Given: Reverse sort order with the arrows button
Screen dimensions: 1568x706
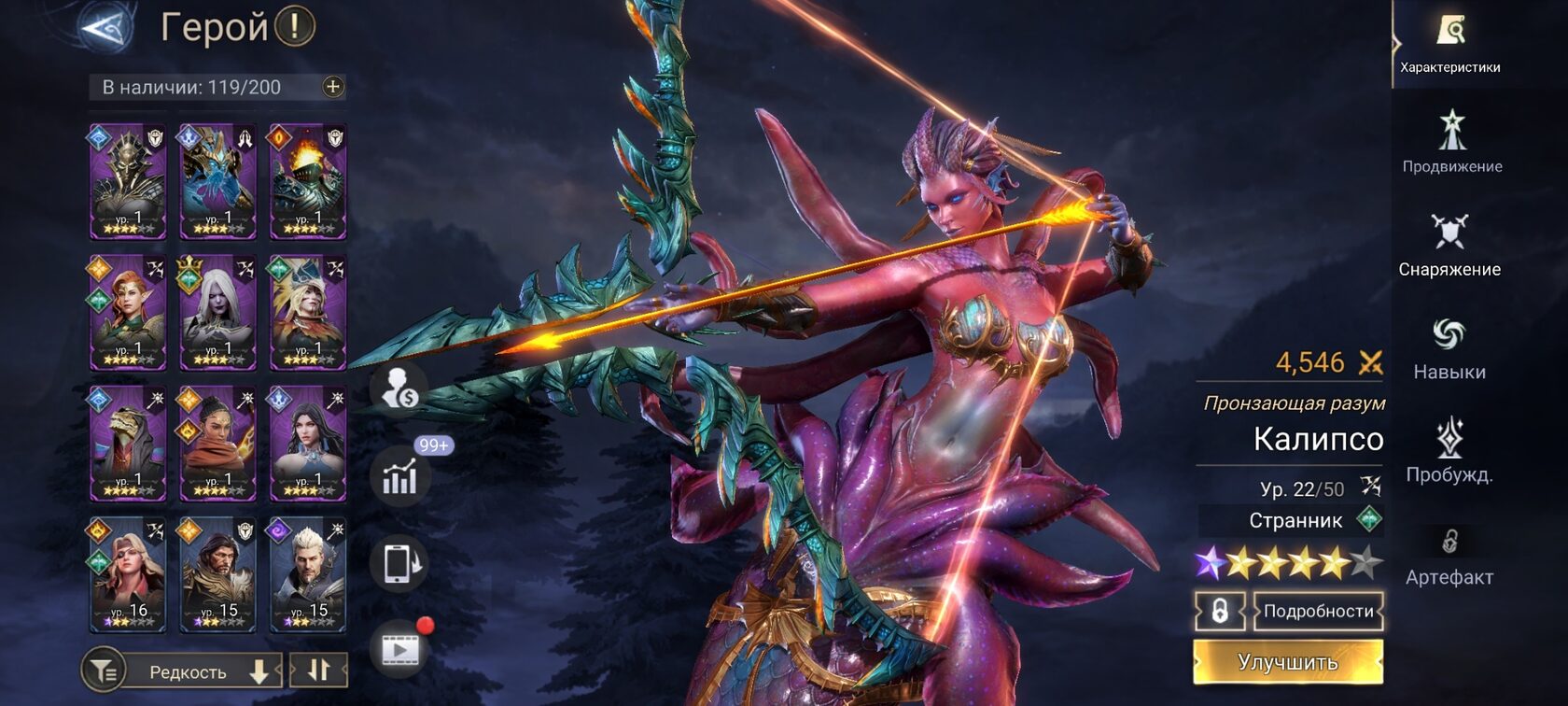Looking at the screenshot, I should point(318,671).
